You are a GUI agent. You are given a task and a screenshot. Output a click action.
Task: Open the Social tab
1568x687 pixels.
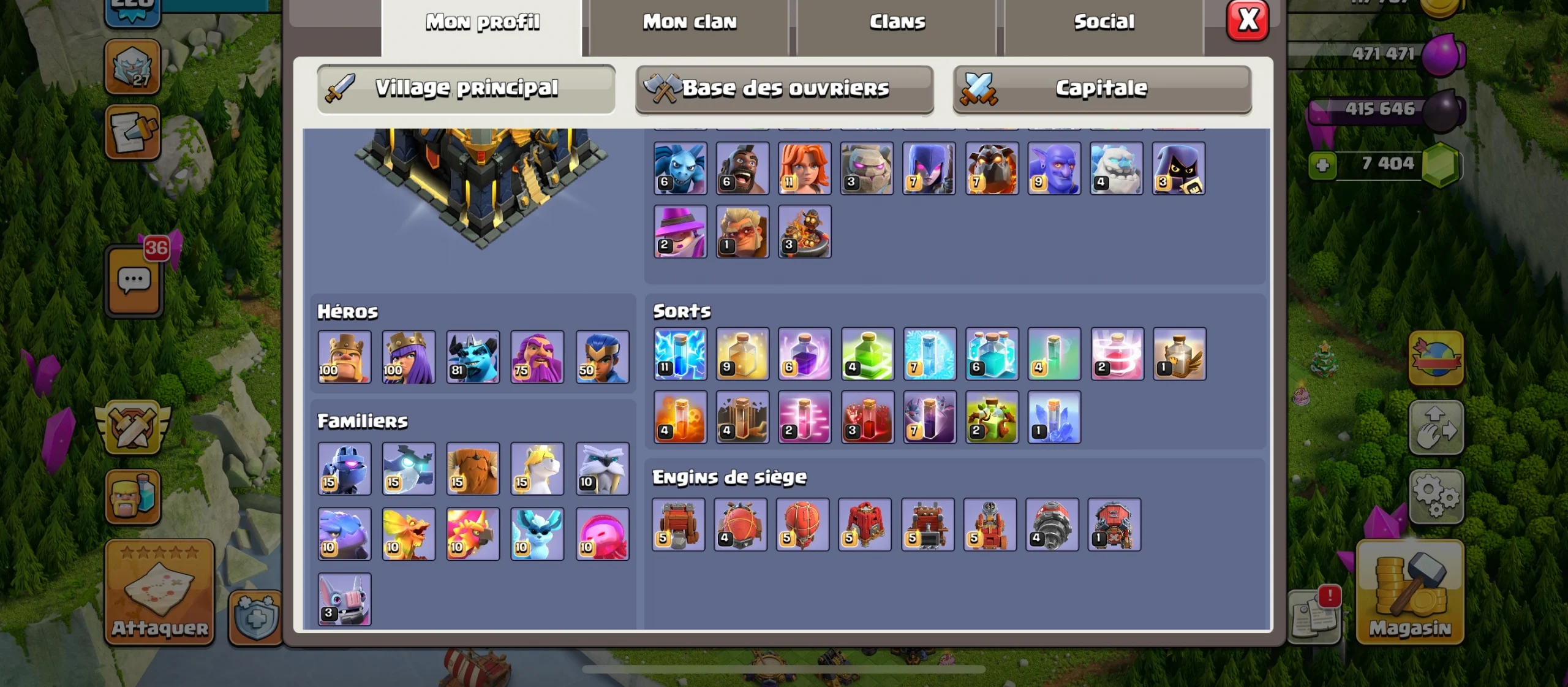(1104, 21)
